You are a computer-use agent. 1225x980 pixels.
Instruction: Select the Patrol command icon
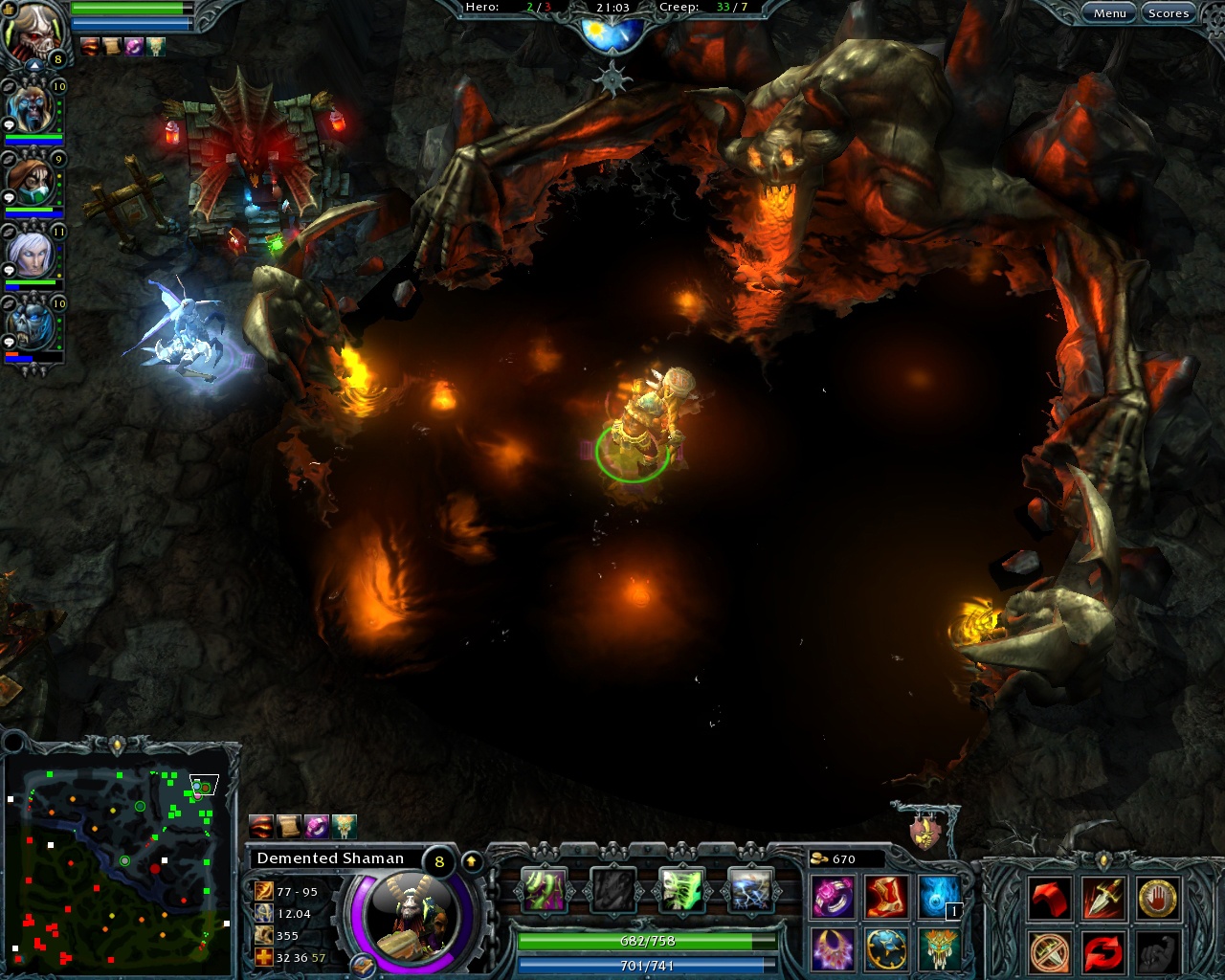click(1102, 953)
